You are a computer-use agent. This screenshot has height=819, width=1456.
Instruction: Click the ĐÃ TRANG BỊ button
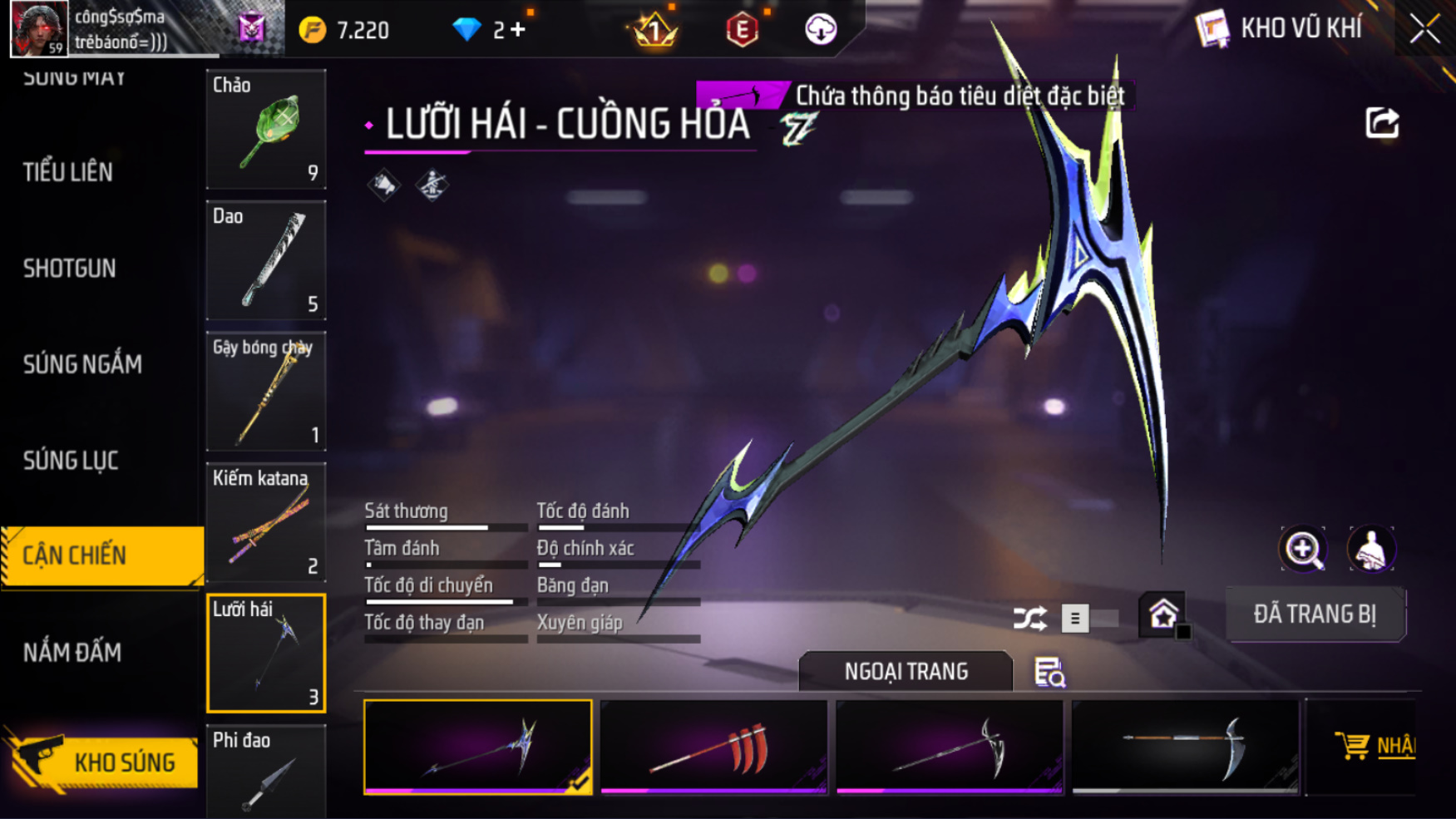coord(1315,614)
